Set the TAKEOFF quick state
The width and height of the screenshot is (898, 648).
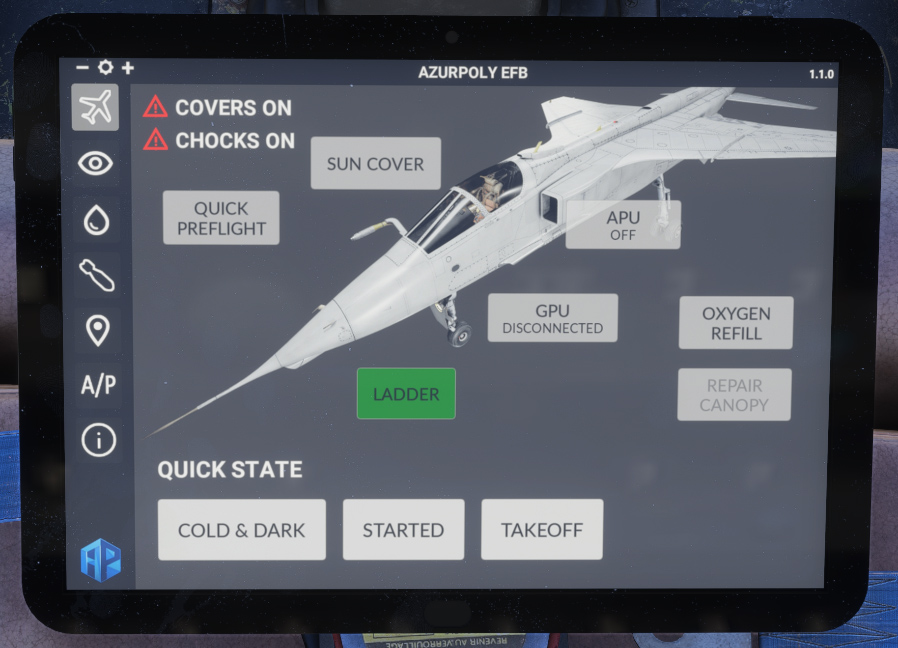[541, 530]
